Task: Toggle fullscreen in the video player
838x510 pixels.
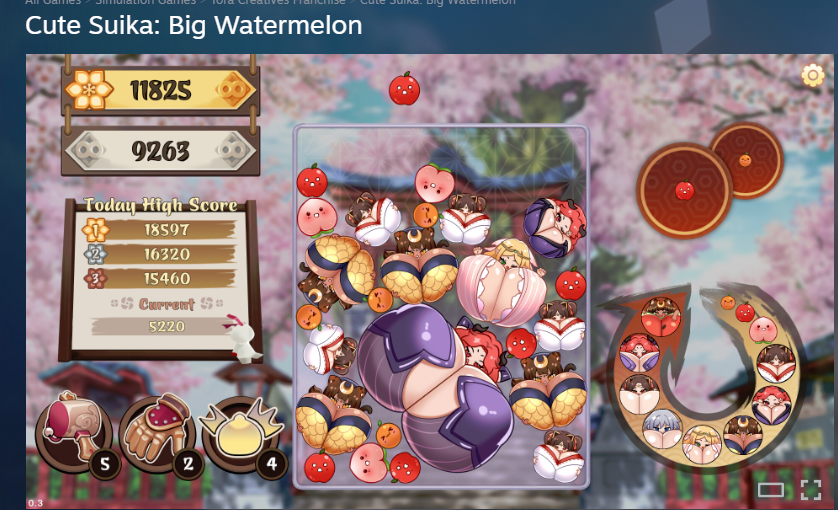Action: pos(810,489)
